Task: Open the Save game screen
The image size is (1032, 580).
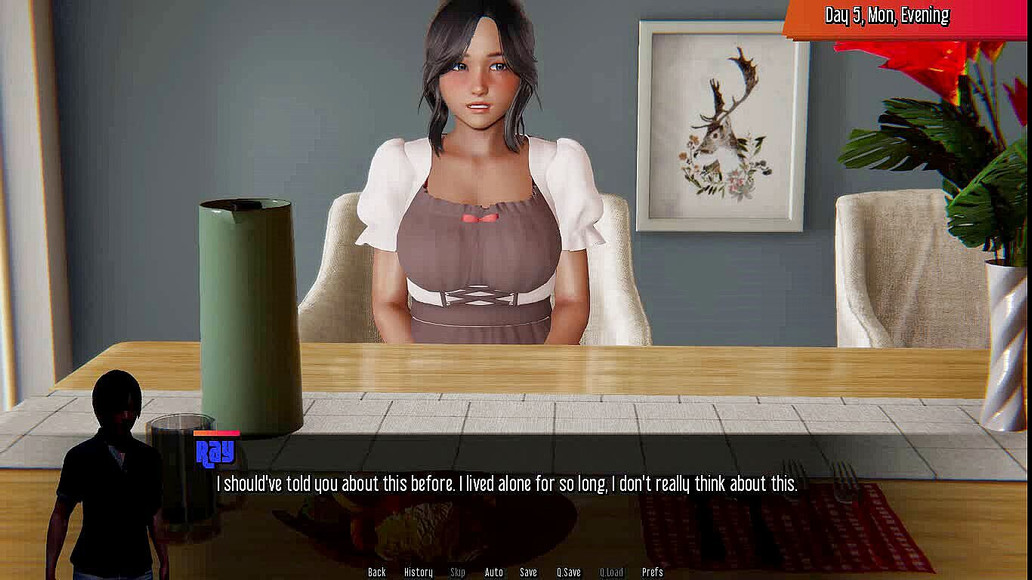Action: 528,572
